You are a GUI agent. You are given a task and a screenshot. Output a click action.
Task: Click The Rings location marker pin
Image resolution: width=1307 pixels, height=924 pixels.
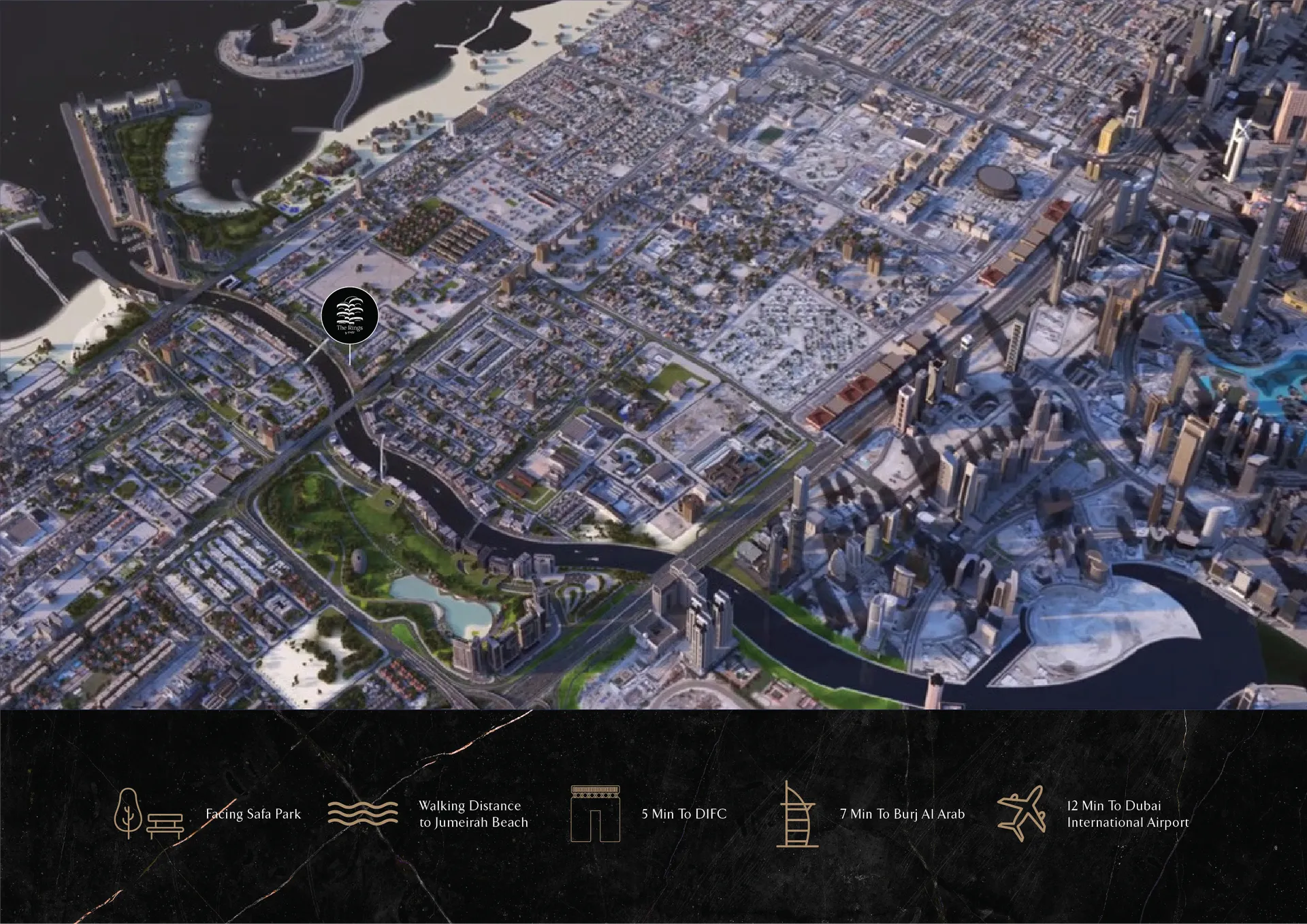click(349, 316)
